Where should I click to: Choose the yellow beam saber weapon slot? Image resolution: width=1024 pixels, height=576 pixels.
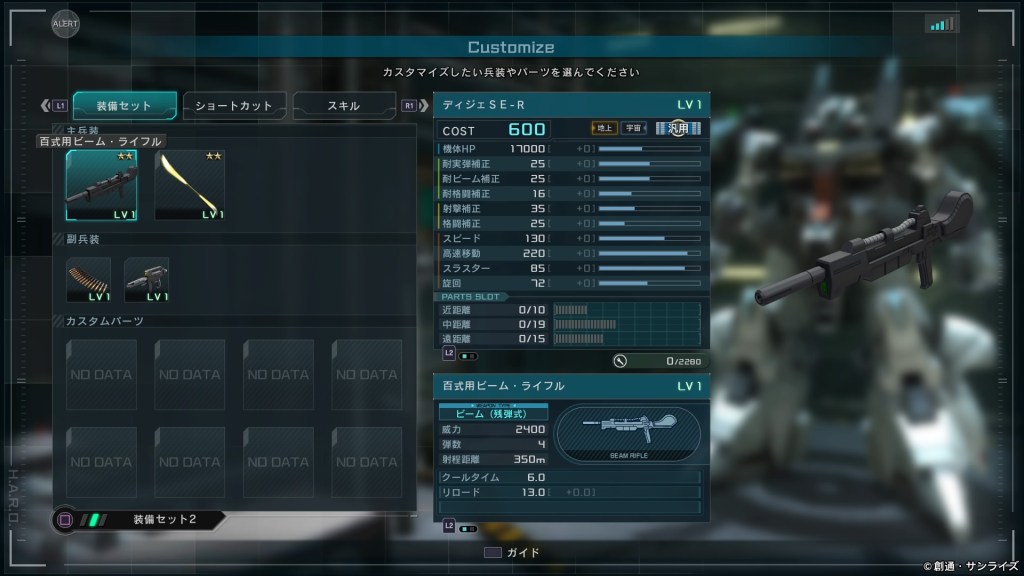coord(189,185)
